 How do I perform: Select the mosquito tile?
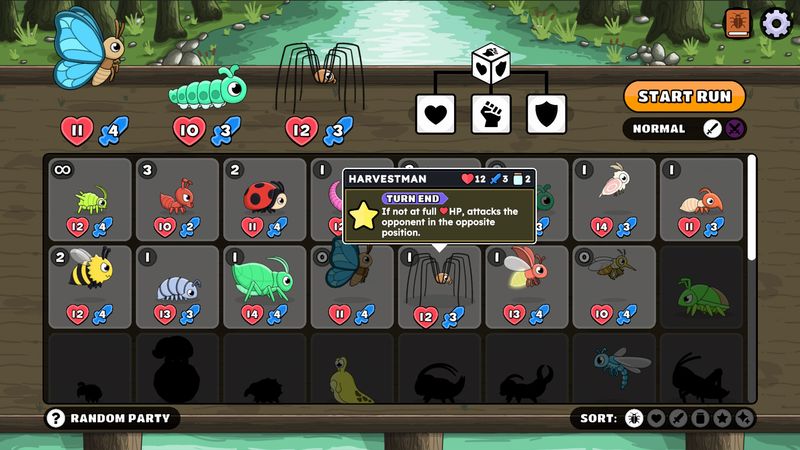coord(614,286)
